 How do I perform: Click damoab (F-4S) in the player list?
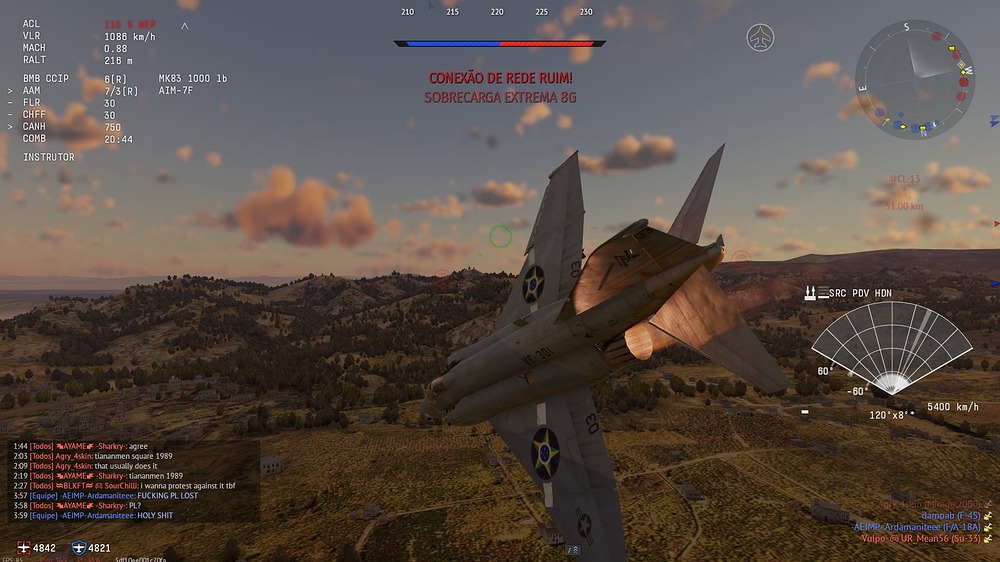tap(949, 515)
